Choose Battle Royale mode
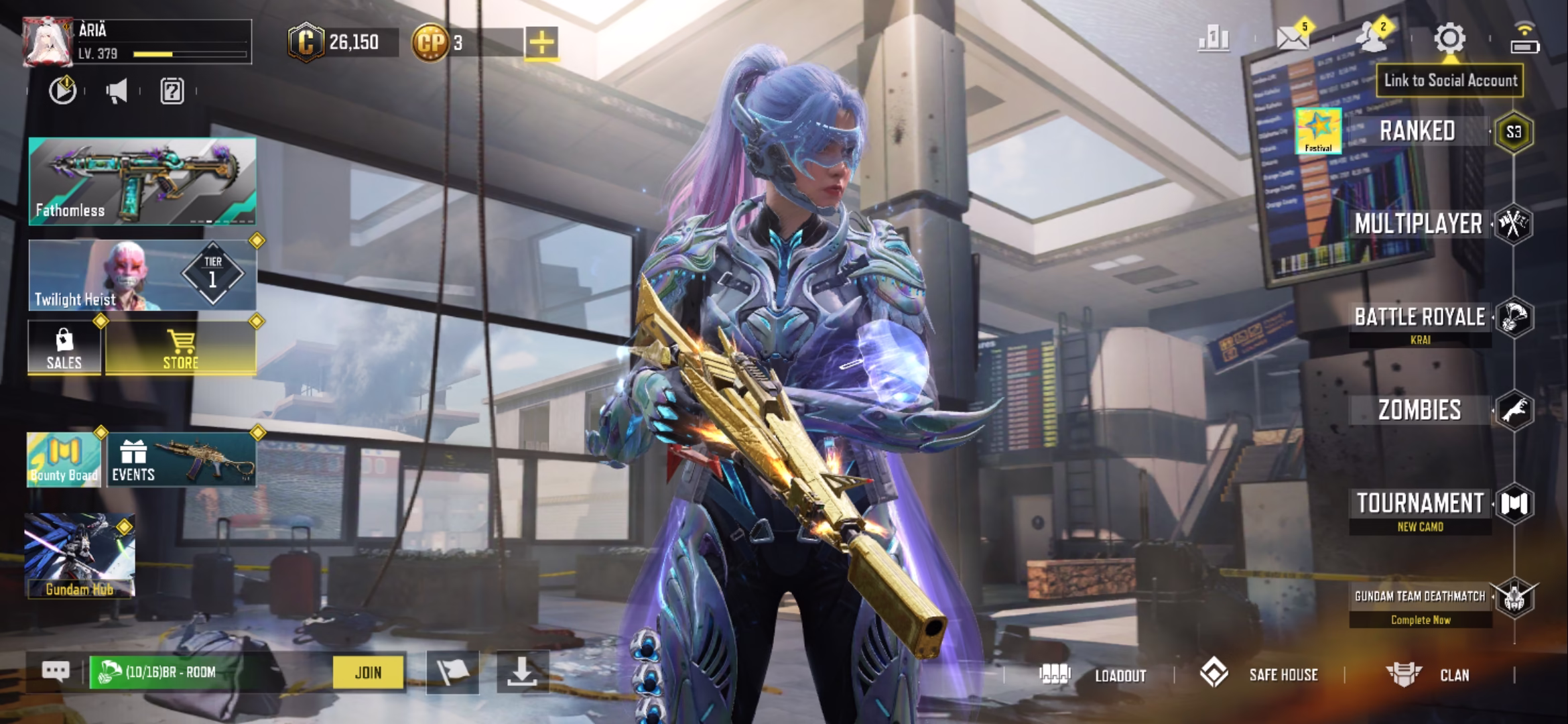This screenshot has height=724, width=1568. [1419, 318]
